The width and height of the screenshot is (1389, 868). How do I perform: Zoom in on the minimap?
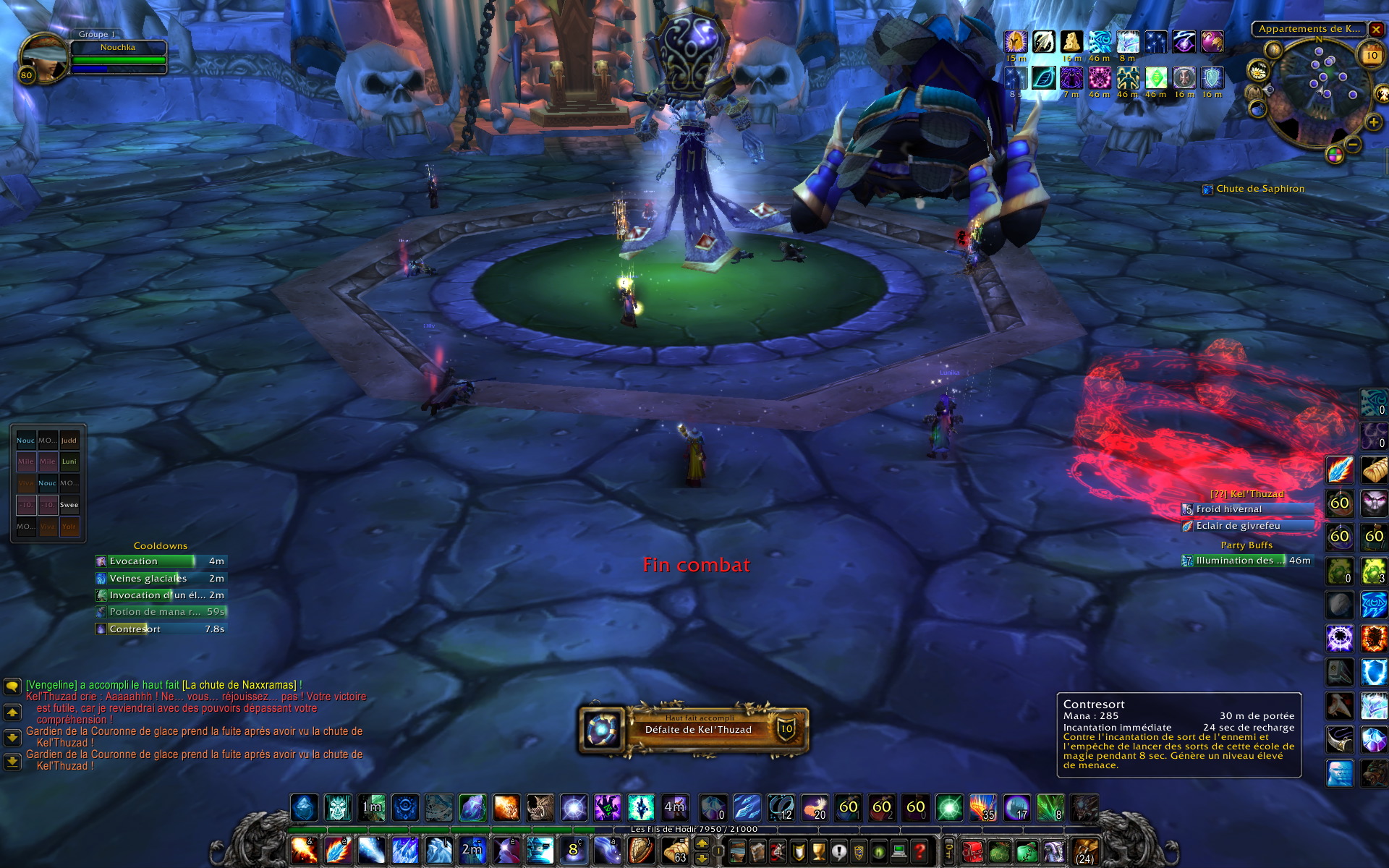point(1373,123)
